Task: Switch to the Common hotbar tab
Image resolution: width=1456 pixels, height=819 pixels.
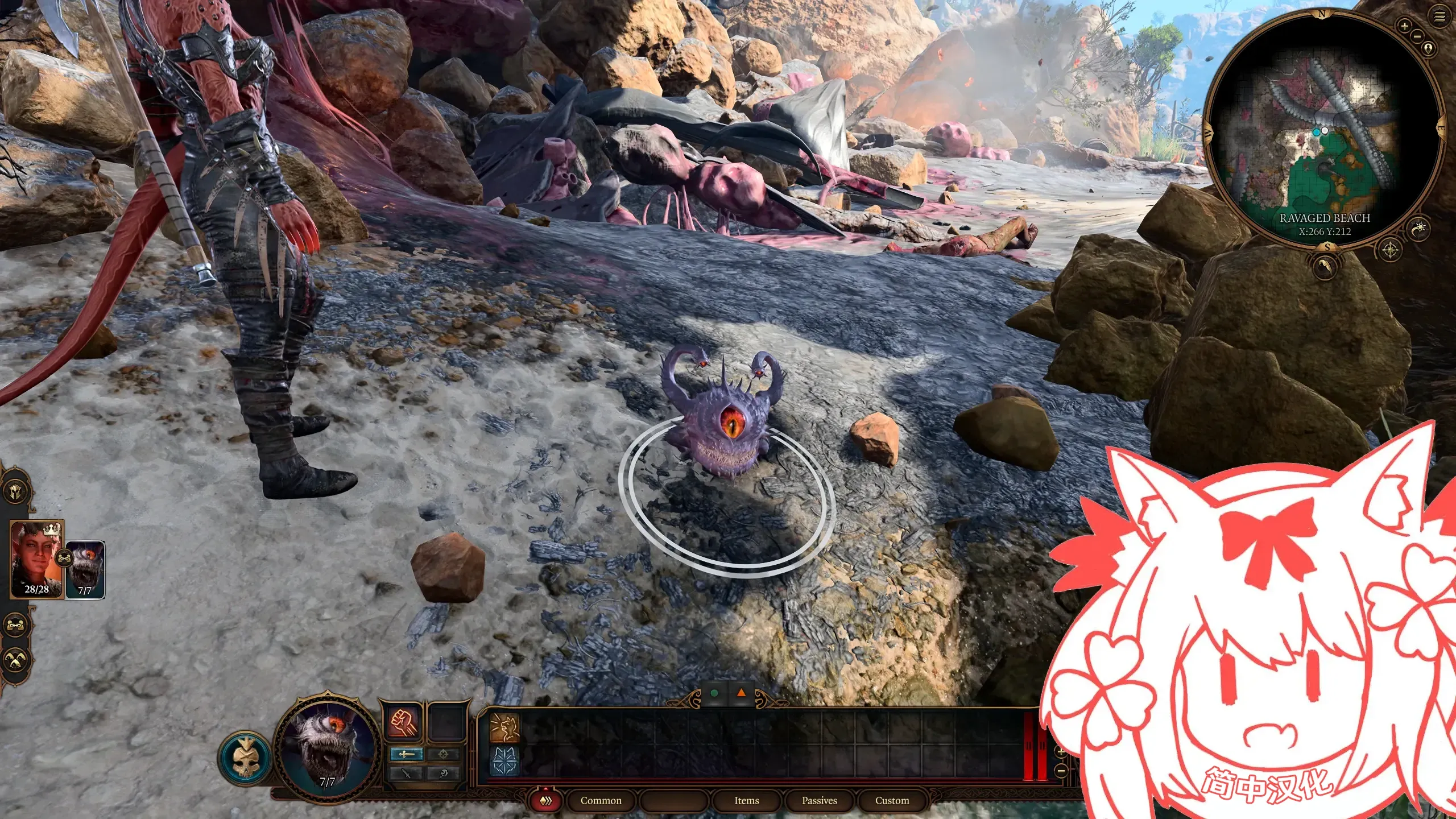Action: (x=601, y=800)
